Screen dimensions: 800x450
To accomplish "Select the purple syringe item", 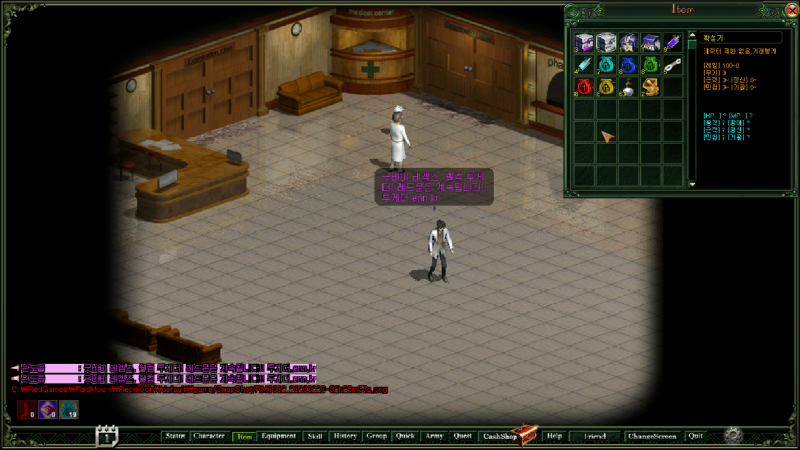I will 672,42.
